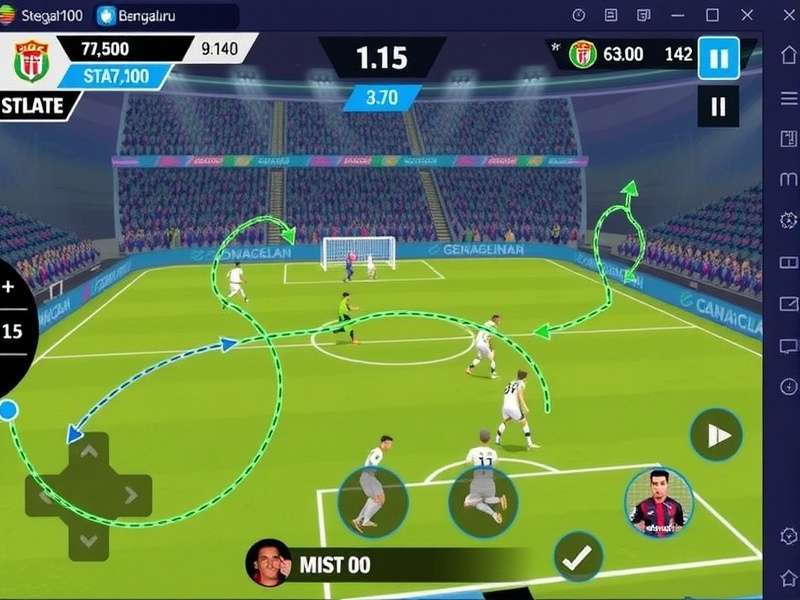Minimize the emulator window
Image resolution: width=800 pixels, height=600 pixels.
pos(678,15)
